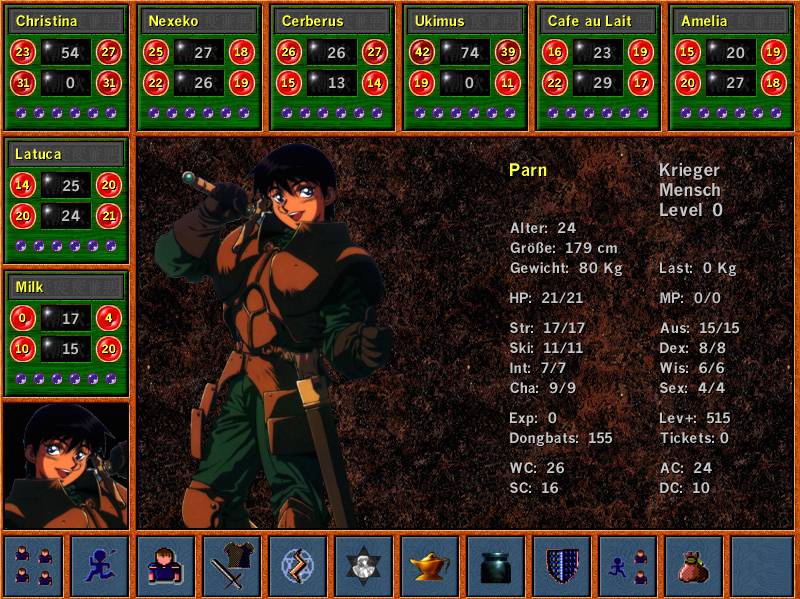
Task: Open the four-member party formation icon
Action: click(33, 566)
